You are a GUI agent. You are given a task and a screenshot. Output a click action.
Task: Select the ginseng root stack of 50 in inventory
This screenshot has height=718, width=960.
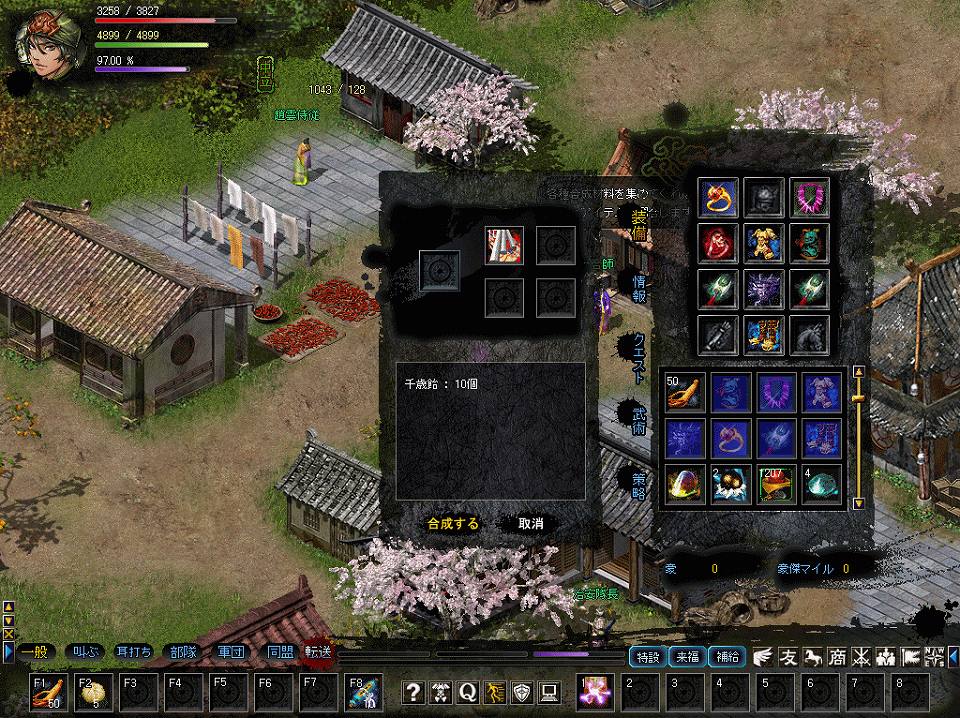(x=685, y=391)
